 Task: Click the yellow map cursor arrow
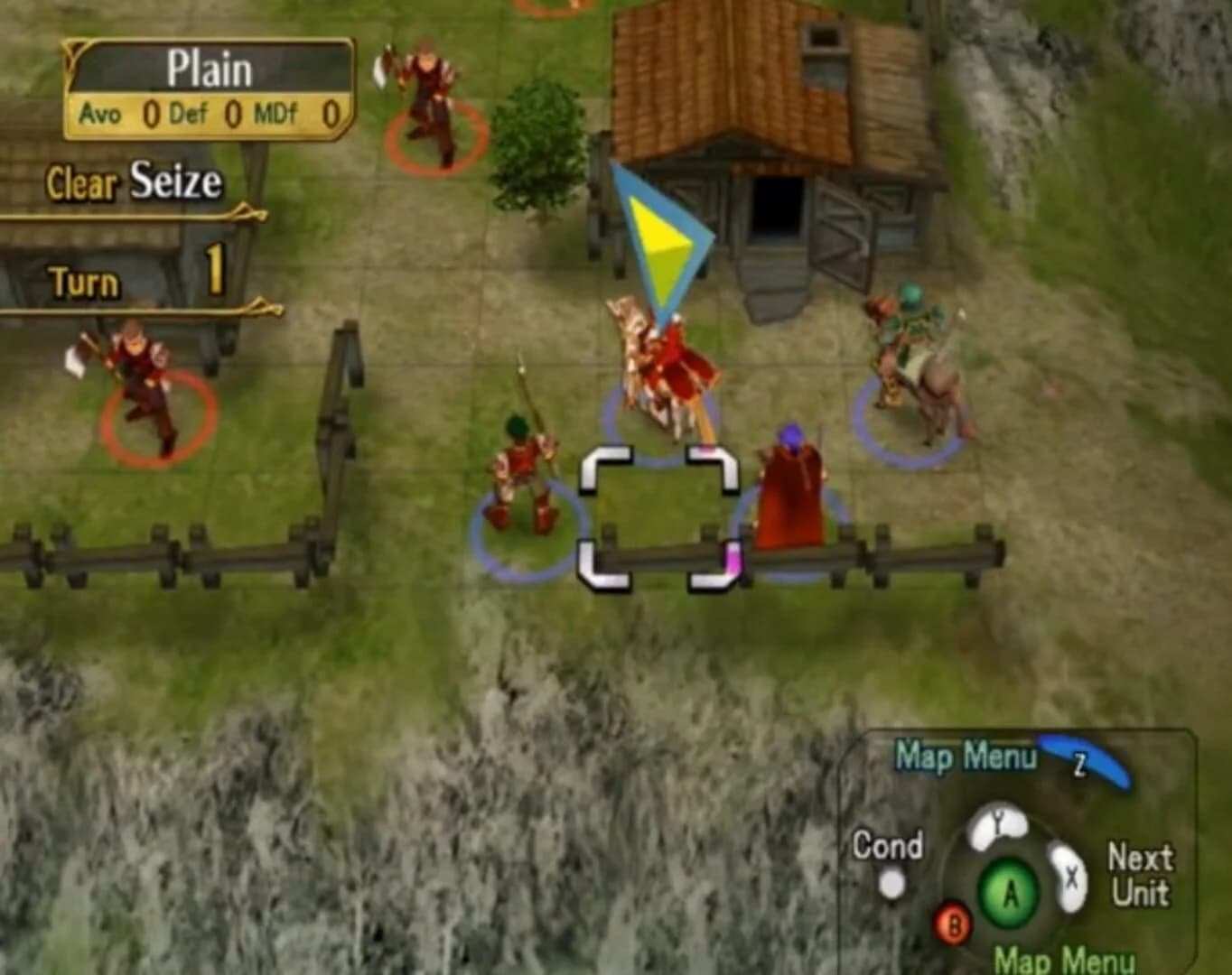click(664, 235)
